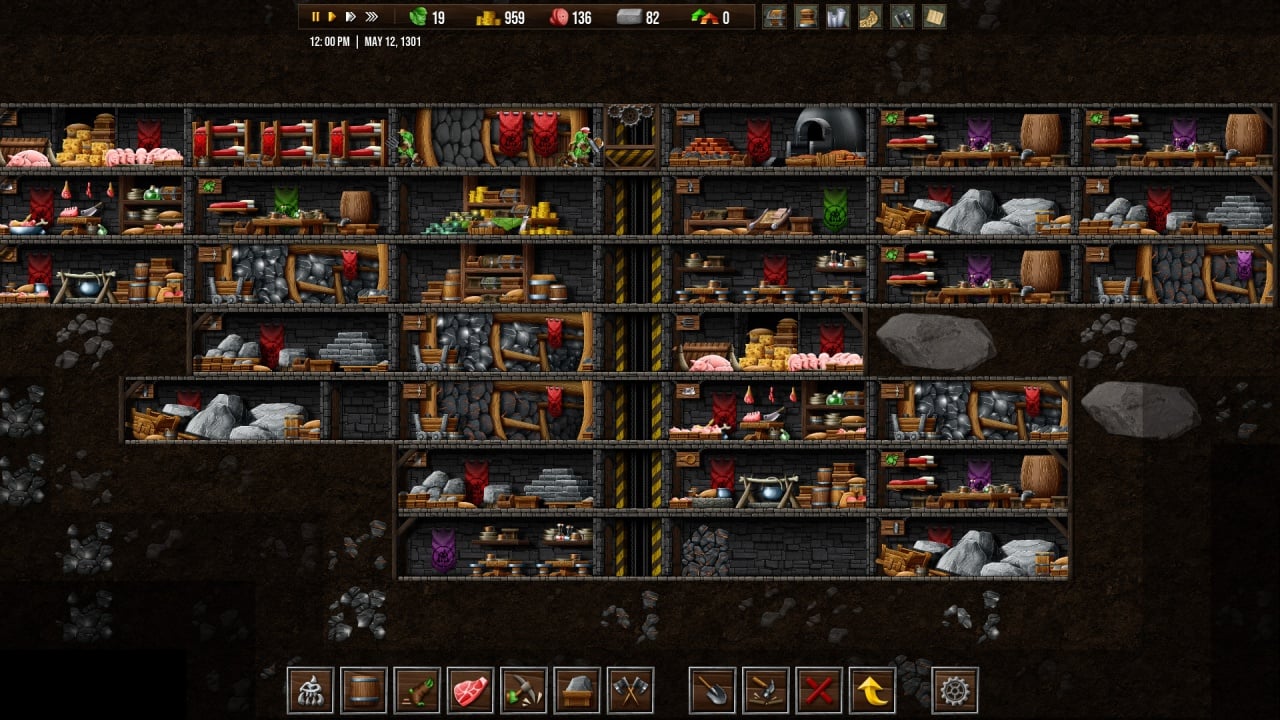
Task: Open the battle axe panel
Action: (902, 17)
